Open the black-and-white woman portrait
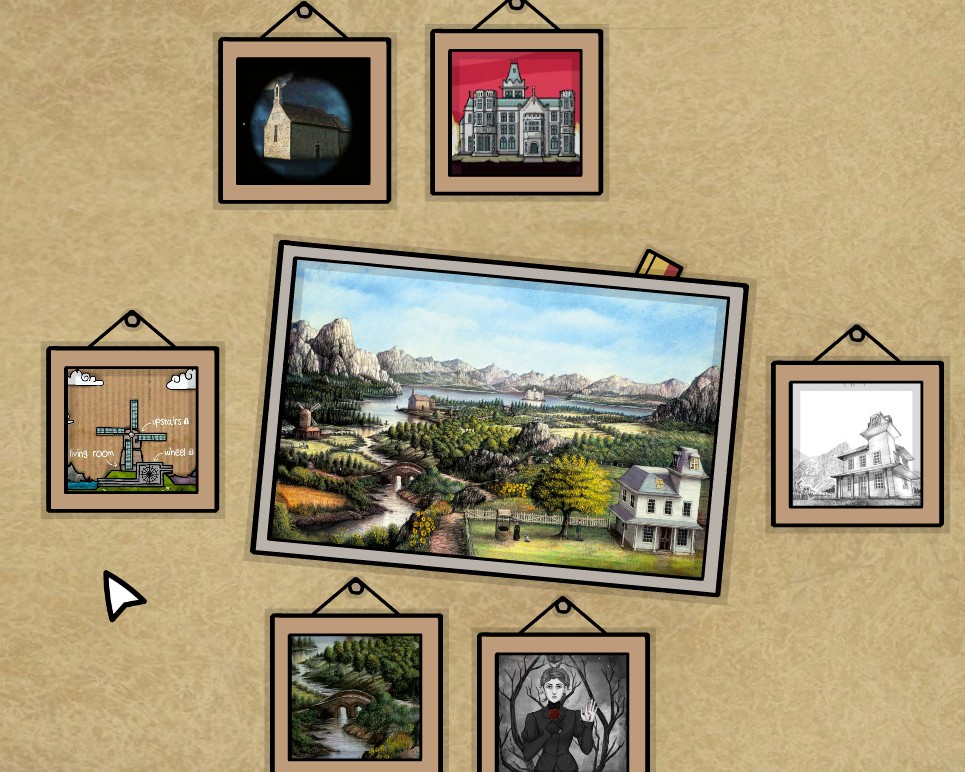Screen dimensions: 965x772 (x=563, y=712)
